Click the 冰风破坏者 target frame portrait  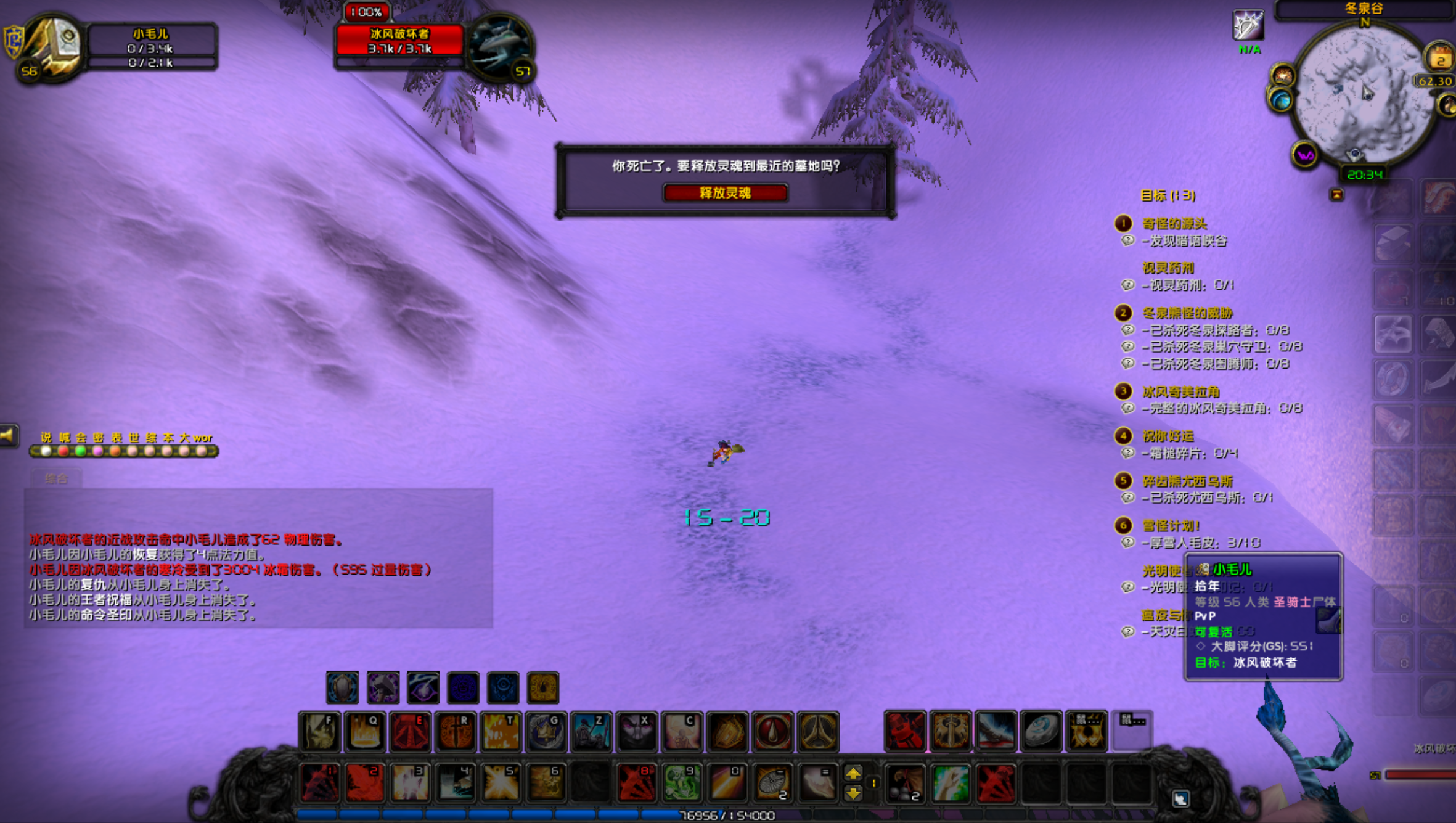(x=500, y=47)
